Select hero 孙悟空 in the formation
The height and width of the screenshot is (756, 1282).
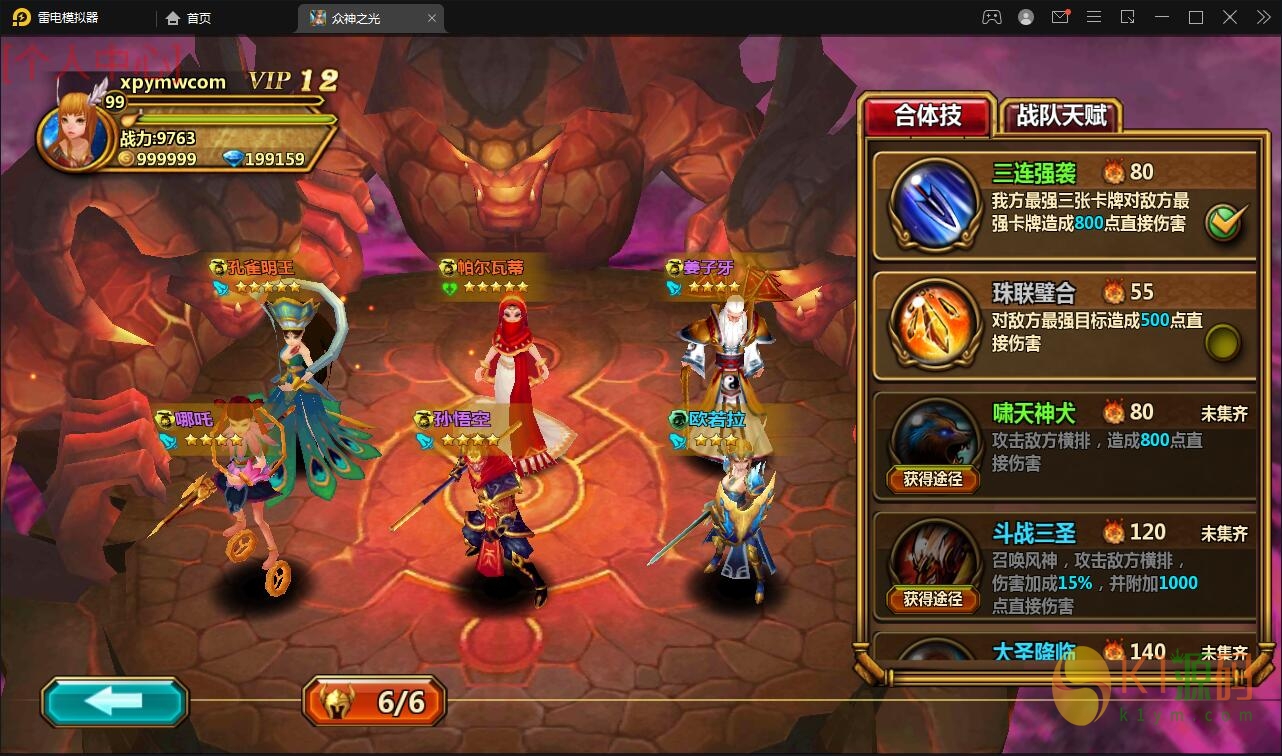(x=497, y=520)
